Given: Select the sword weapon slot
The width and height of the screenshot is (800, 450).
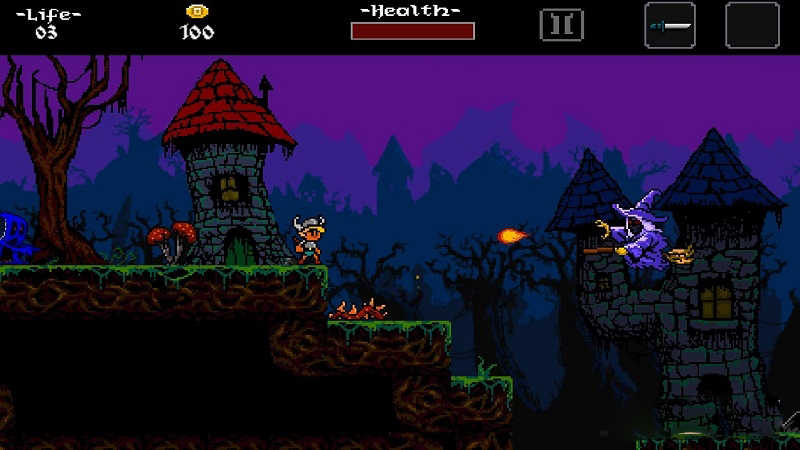Looking at the screenshot, I should point(670,25).
